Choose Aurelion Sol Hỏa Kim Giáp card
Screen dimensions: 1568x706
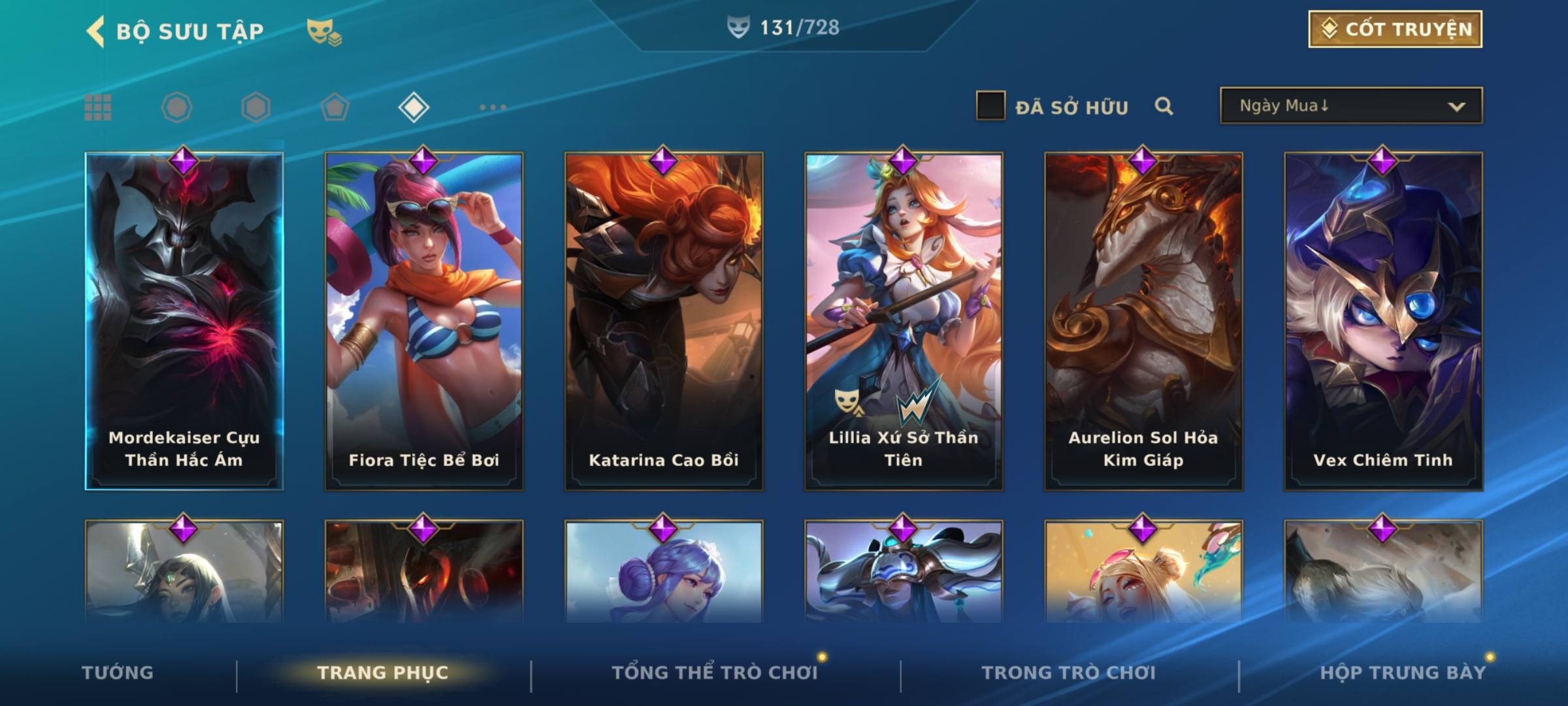pos(1143,320)
